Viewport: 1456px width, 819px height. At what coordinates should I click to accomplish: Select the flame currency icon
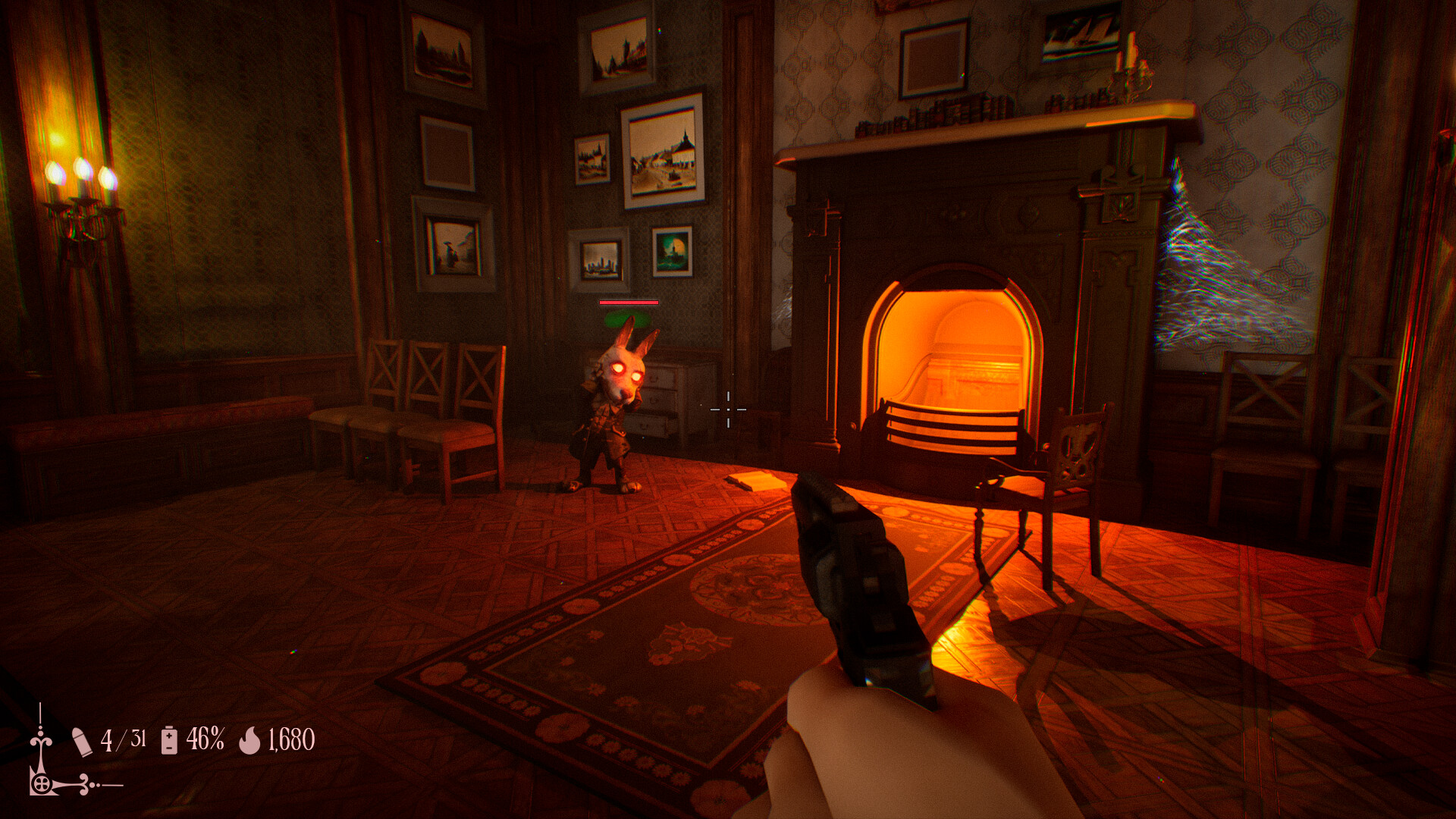point(250,741)
